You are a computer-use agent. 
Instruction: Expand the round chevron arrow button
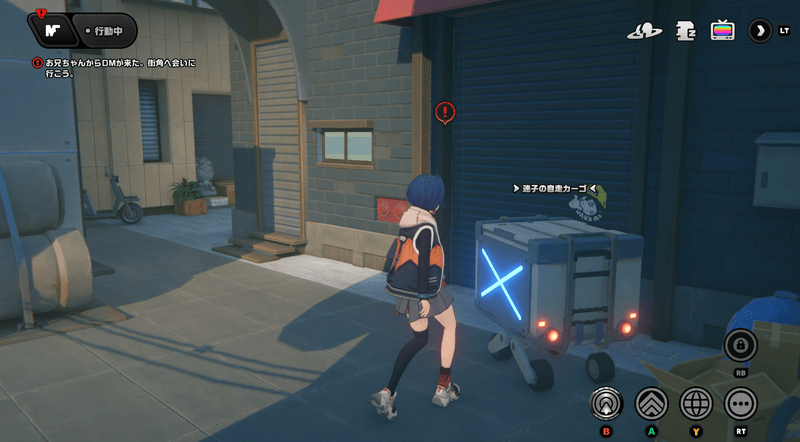tap(761, 30)
